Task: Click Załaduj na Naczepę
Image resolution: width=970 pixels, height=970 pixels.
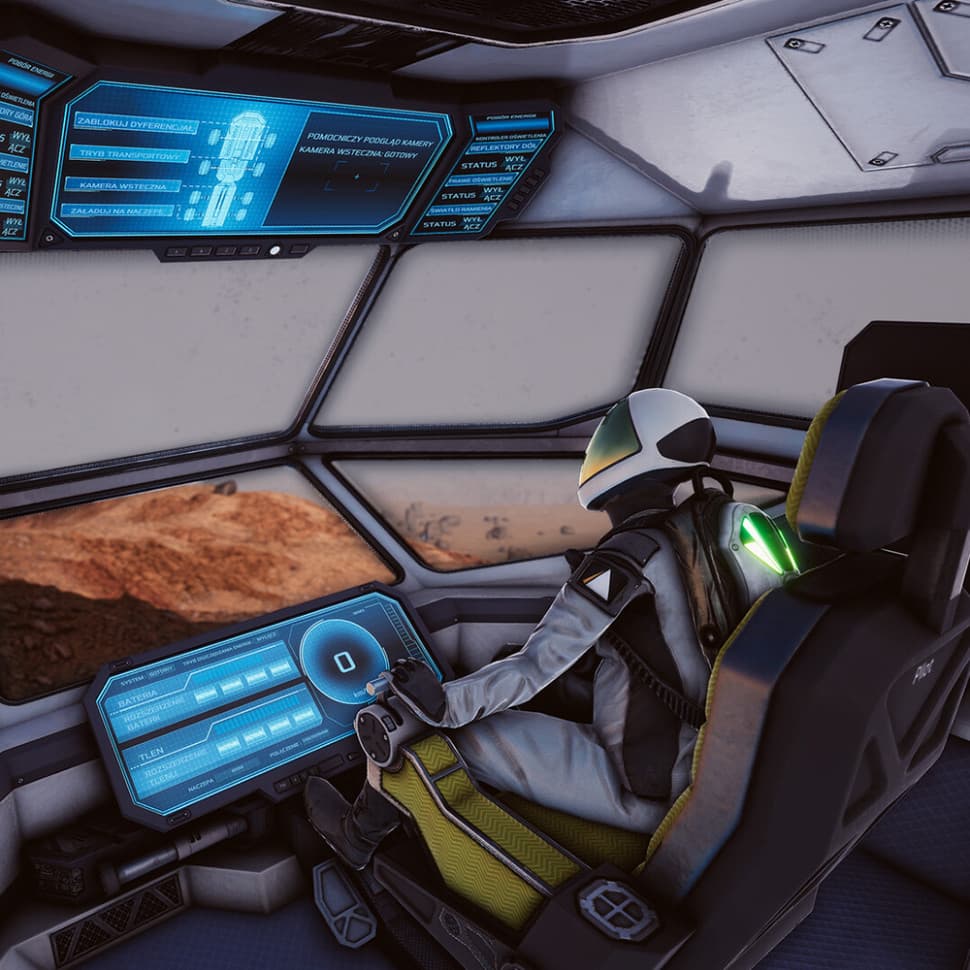Action: pos(117,211)
